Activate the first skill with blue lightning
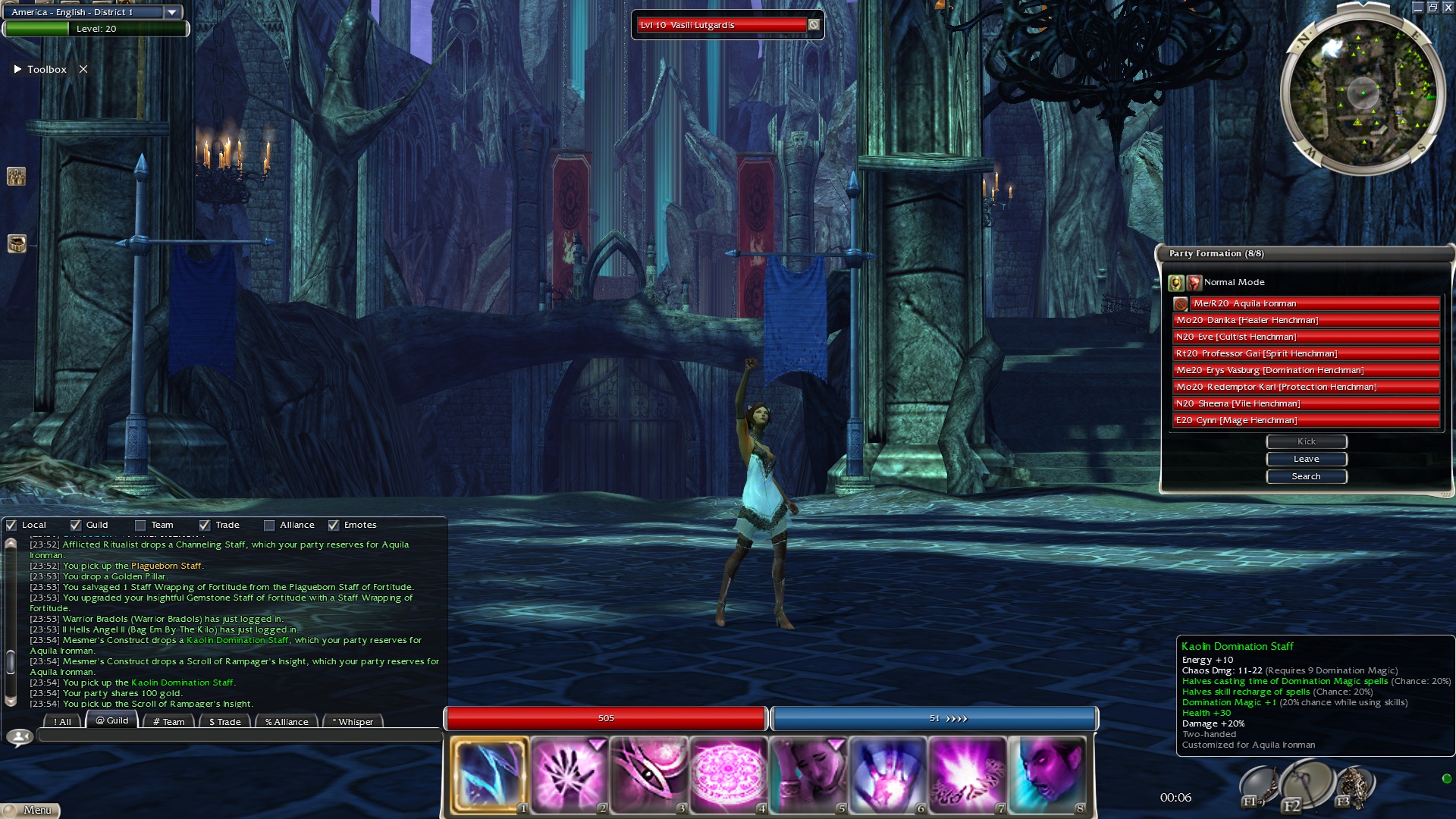 point(489,774)
